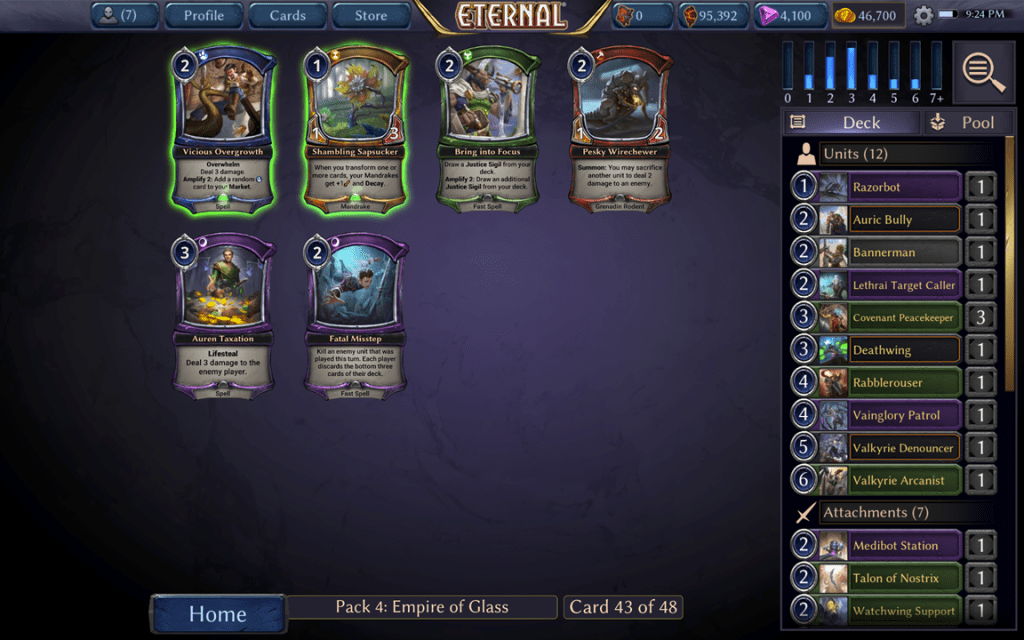This screenshot has width=1024, height=640.
Task: Pick the Vicious Overgrowth card
Action: coord(224,130)
